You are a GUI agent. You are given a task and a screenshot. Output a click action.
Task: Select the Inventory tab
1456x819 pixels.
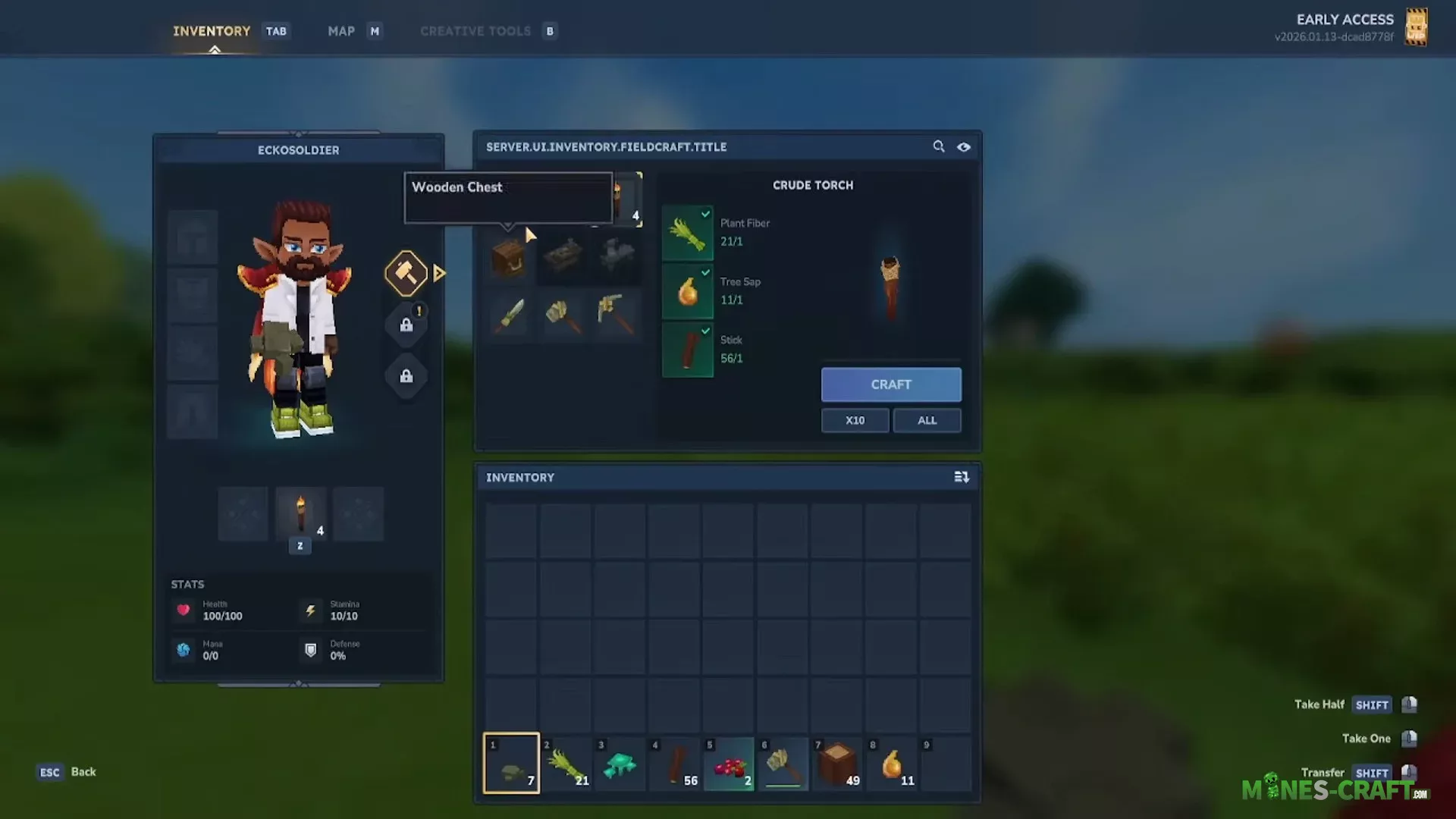click(x=212, y=31)
